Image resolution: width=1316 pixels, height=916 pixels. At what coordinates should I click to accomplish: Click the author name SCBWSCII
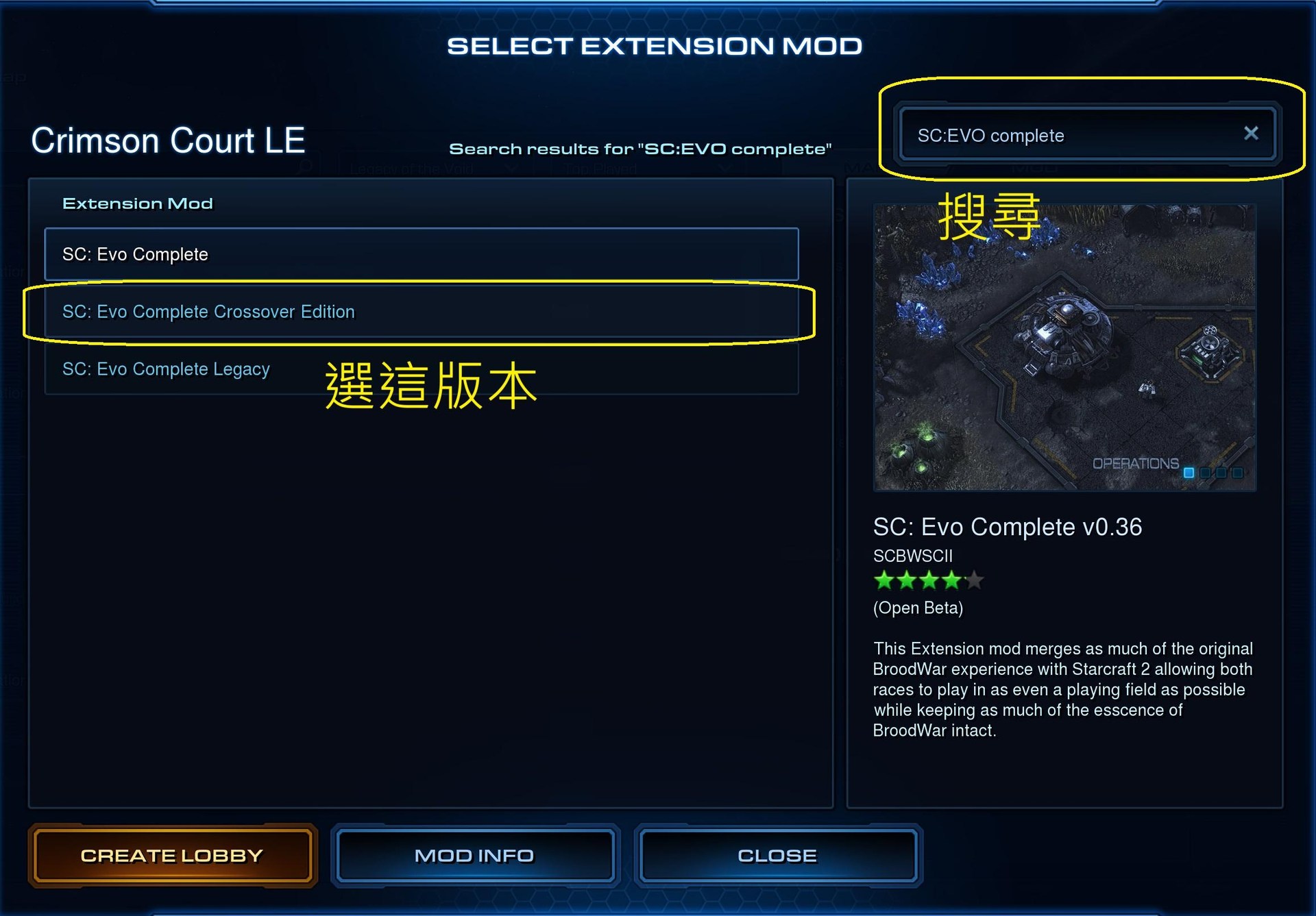pyautogui.click(x=912, y=556)
